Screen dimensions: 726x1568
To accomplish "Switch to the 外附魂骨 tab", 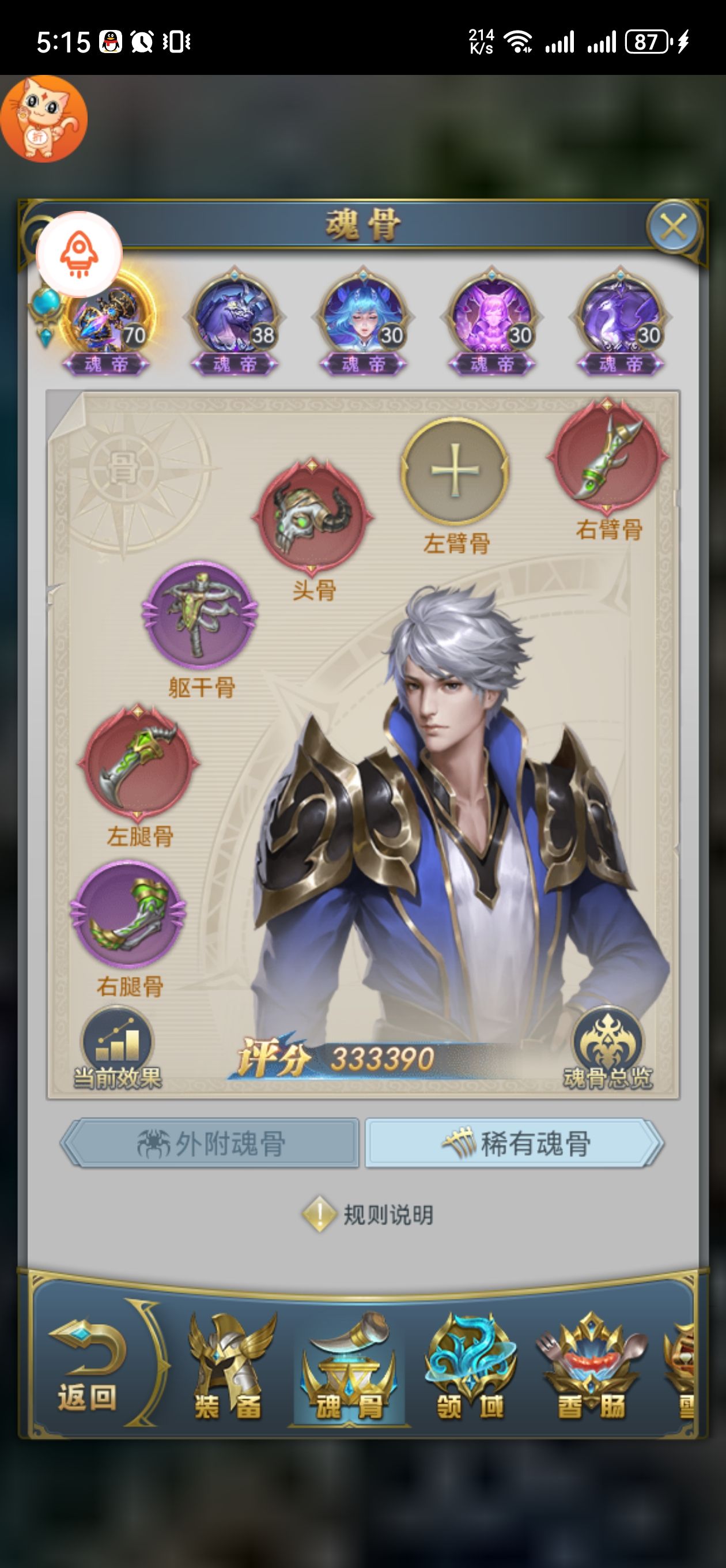I will click(210, 1143).
